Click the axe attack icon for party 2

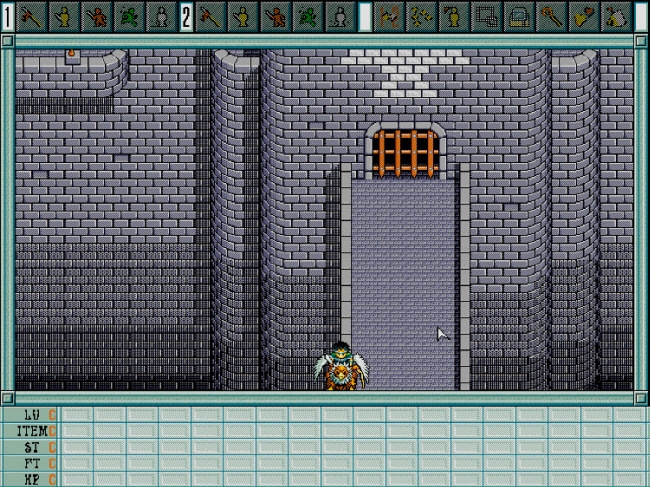click(x=210, y=15)
